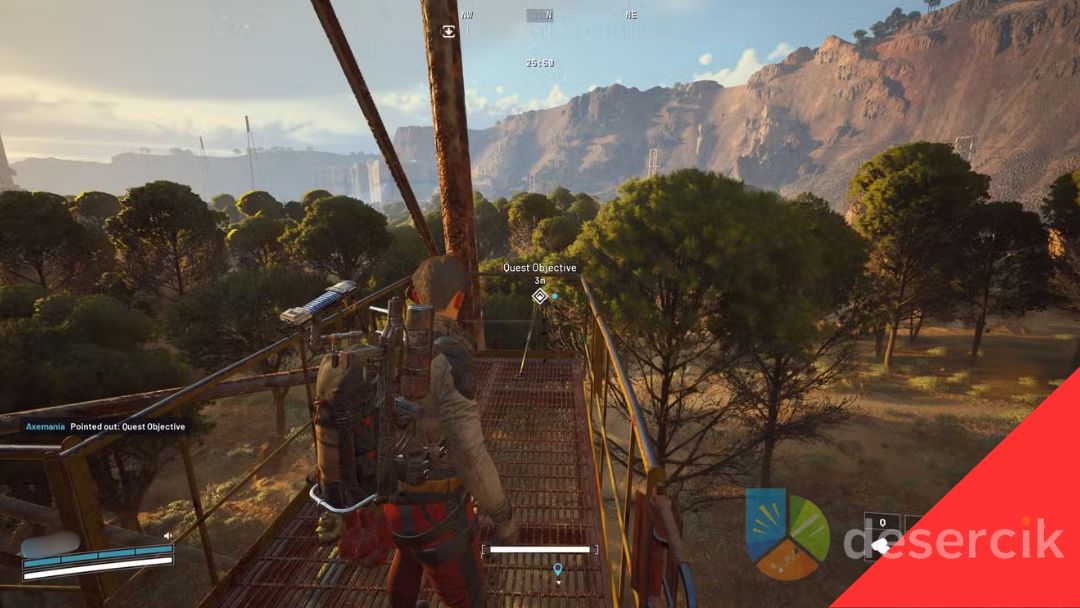Select the Quest Objective diamond marker
1080x608 pixels.
(540, 296)
